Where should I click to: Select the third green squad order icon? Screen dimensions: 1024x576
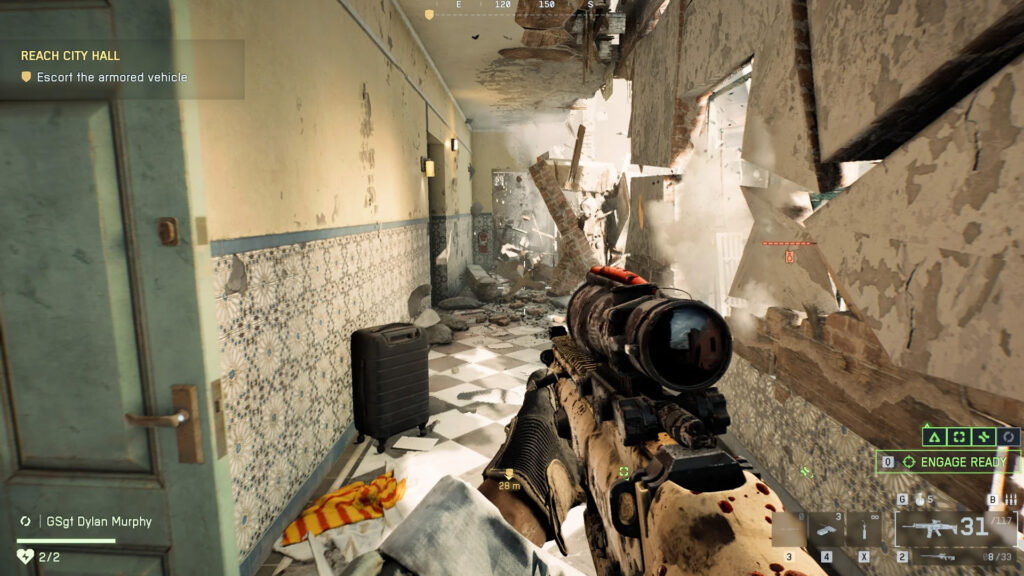(984, 437)
